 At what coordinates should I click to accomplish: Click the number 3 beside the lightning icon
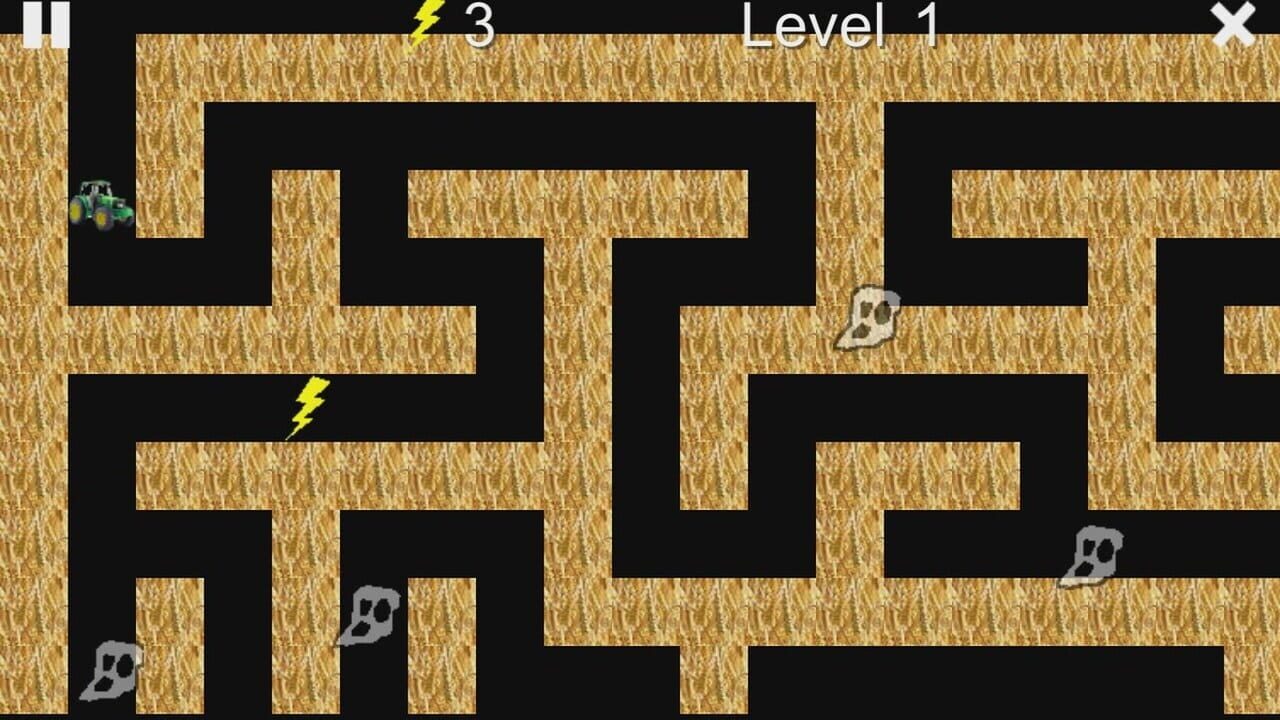point(478,26)
